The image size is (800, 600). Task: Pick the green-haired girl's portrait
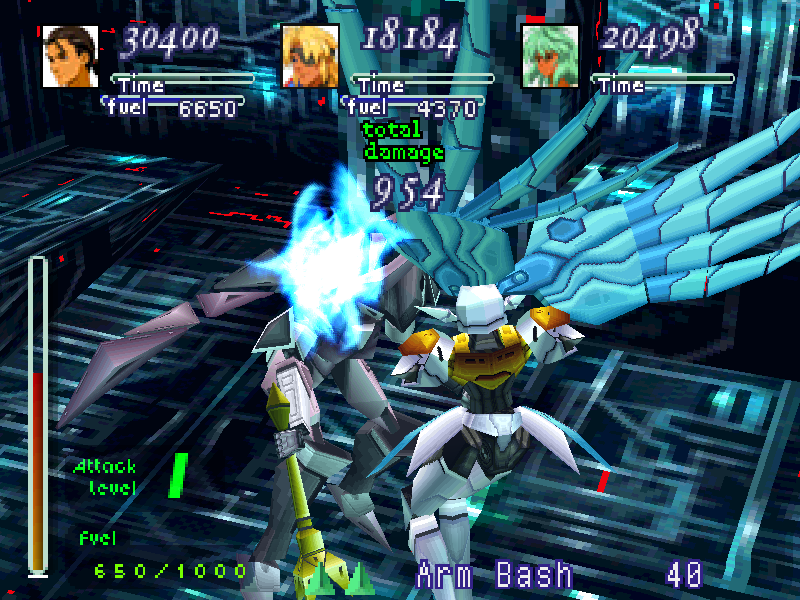coord(550,57)
